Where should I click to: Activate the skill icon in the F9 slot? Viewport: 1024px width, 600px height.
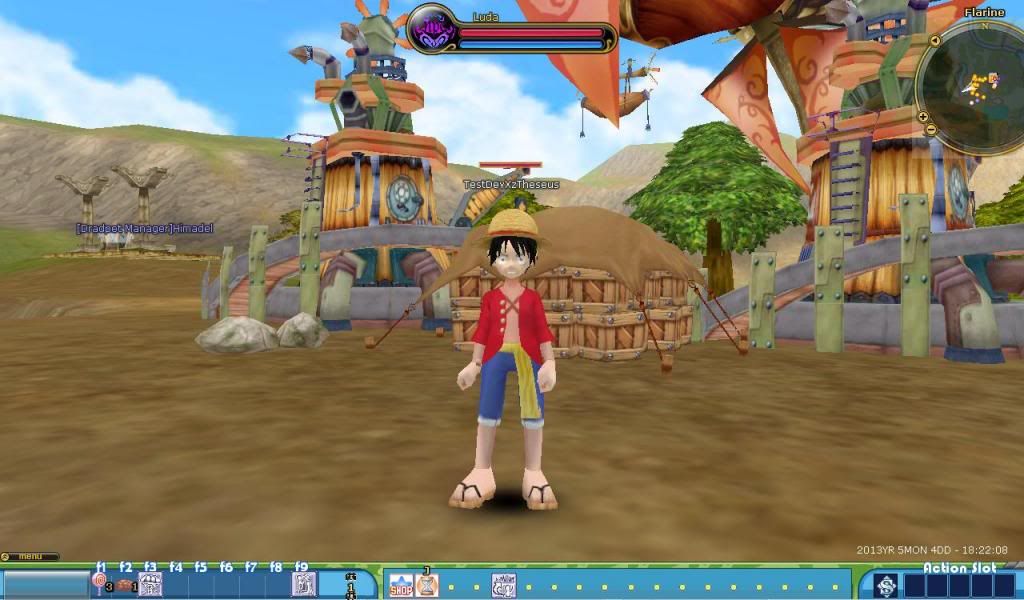tap(304, 585)
